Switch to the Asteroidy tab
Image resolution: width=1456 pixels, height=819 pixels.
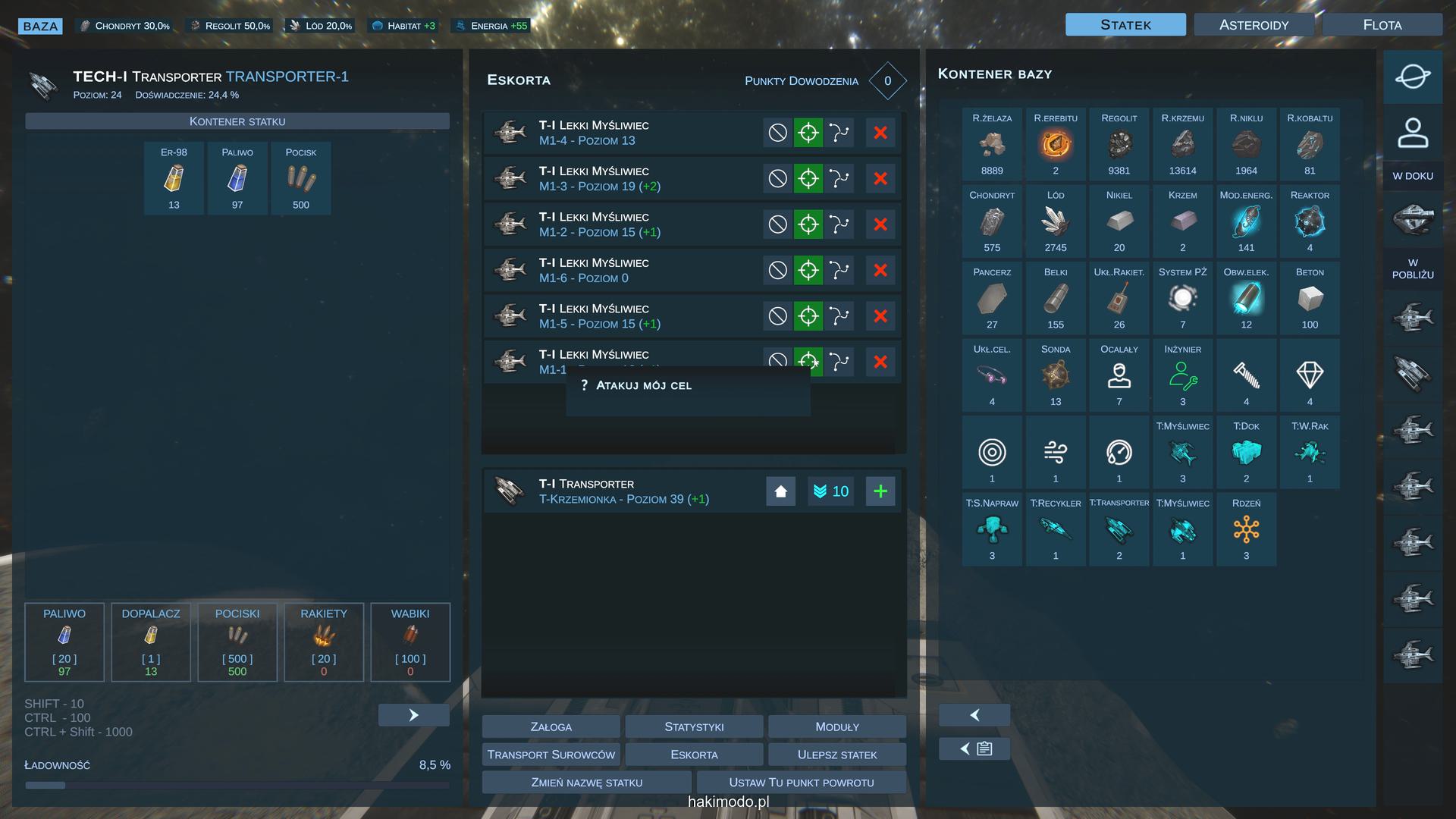(1254, 25)
